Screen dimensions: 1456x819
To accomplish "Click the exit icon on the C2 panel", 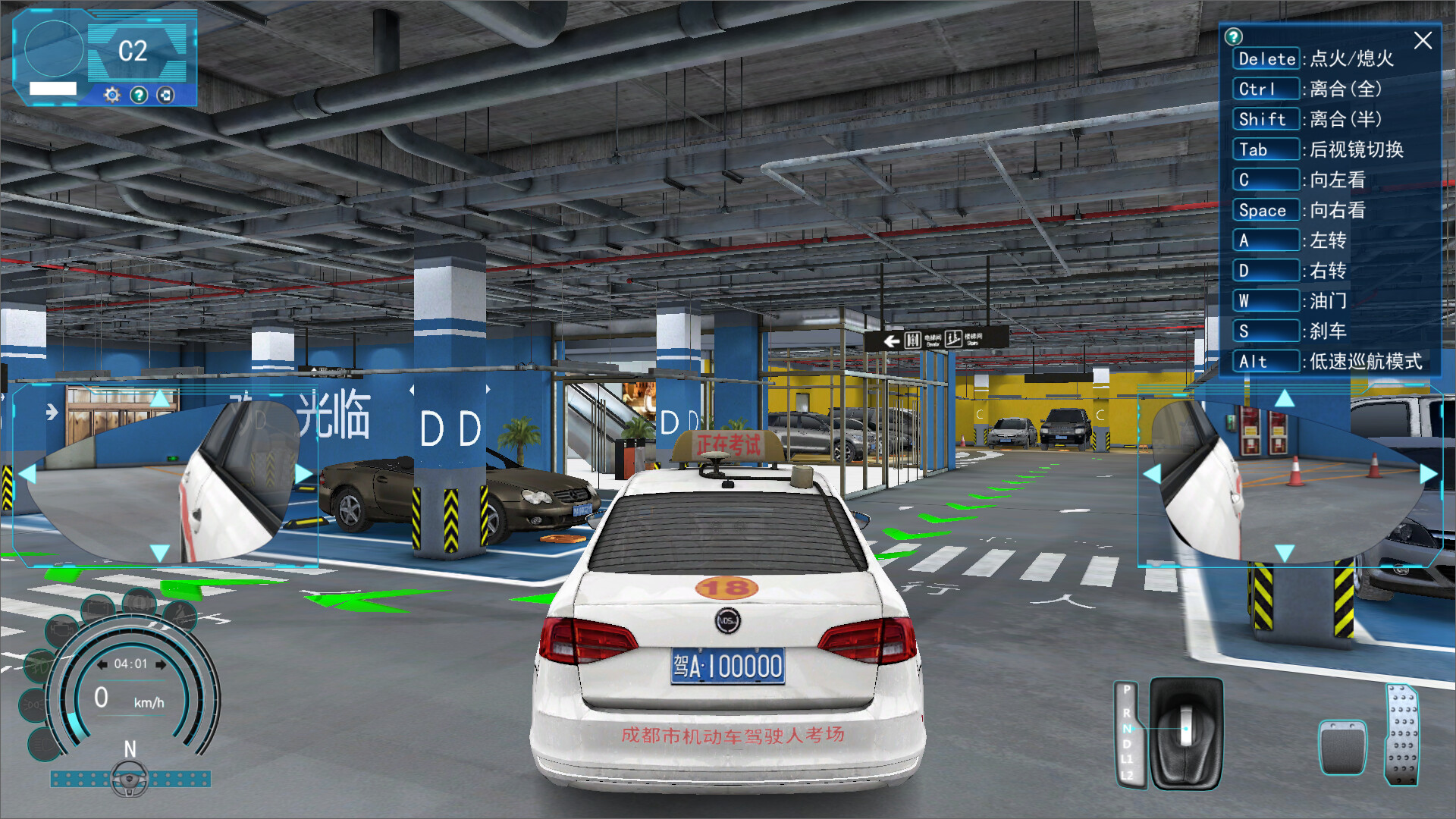I will (165, 95).
